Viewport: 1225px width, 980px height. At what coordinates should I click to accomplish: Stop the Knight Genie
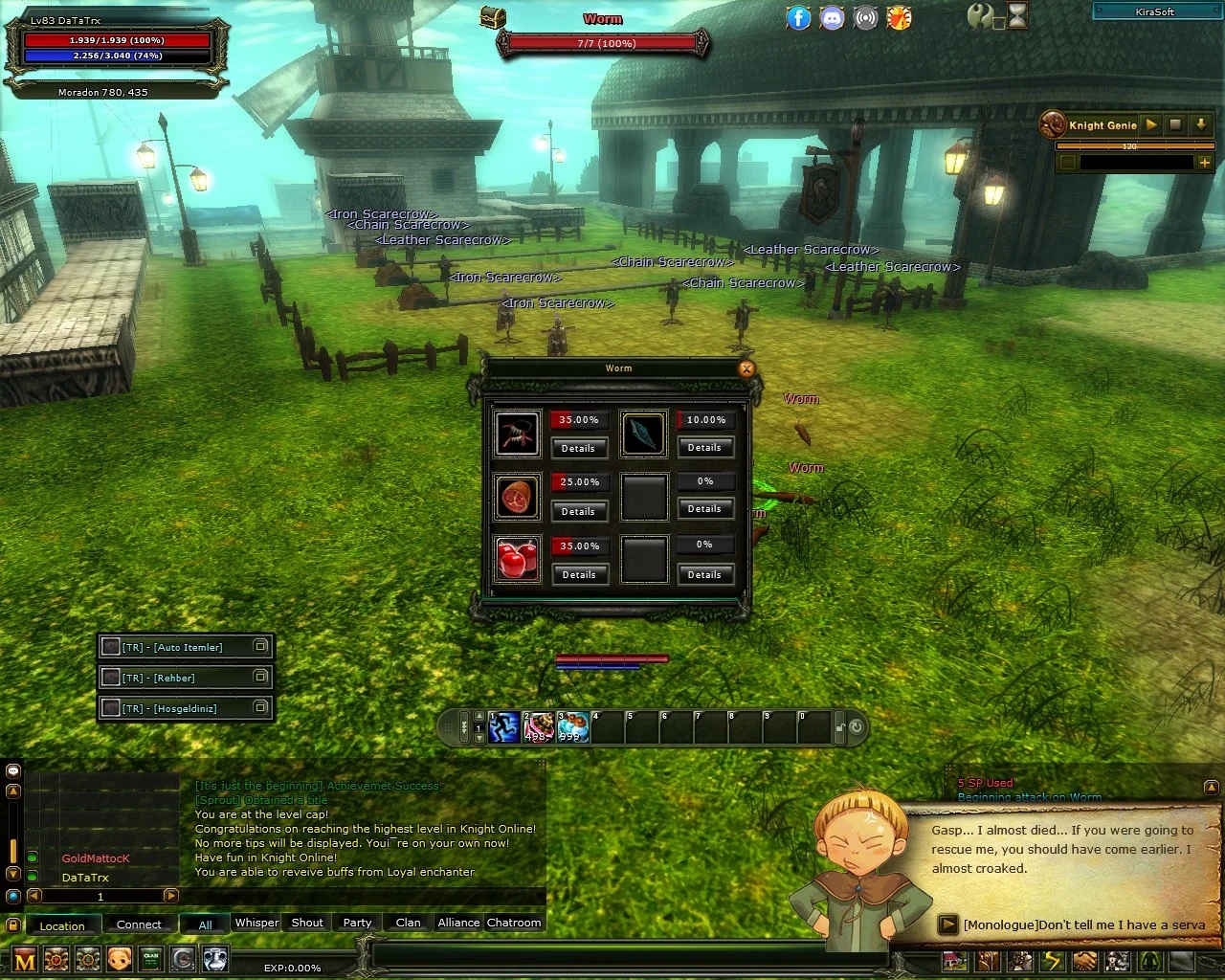(x=1175, y=124)
